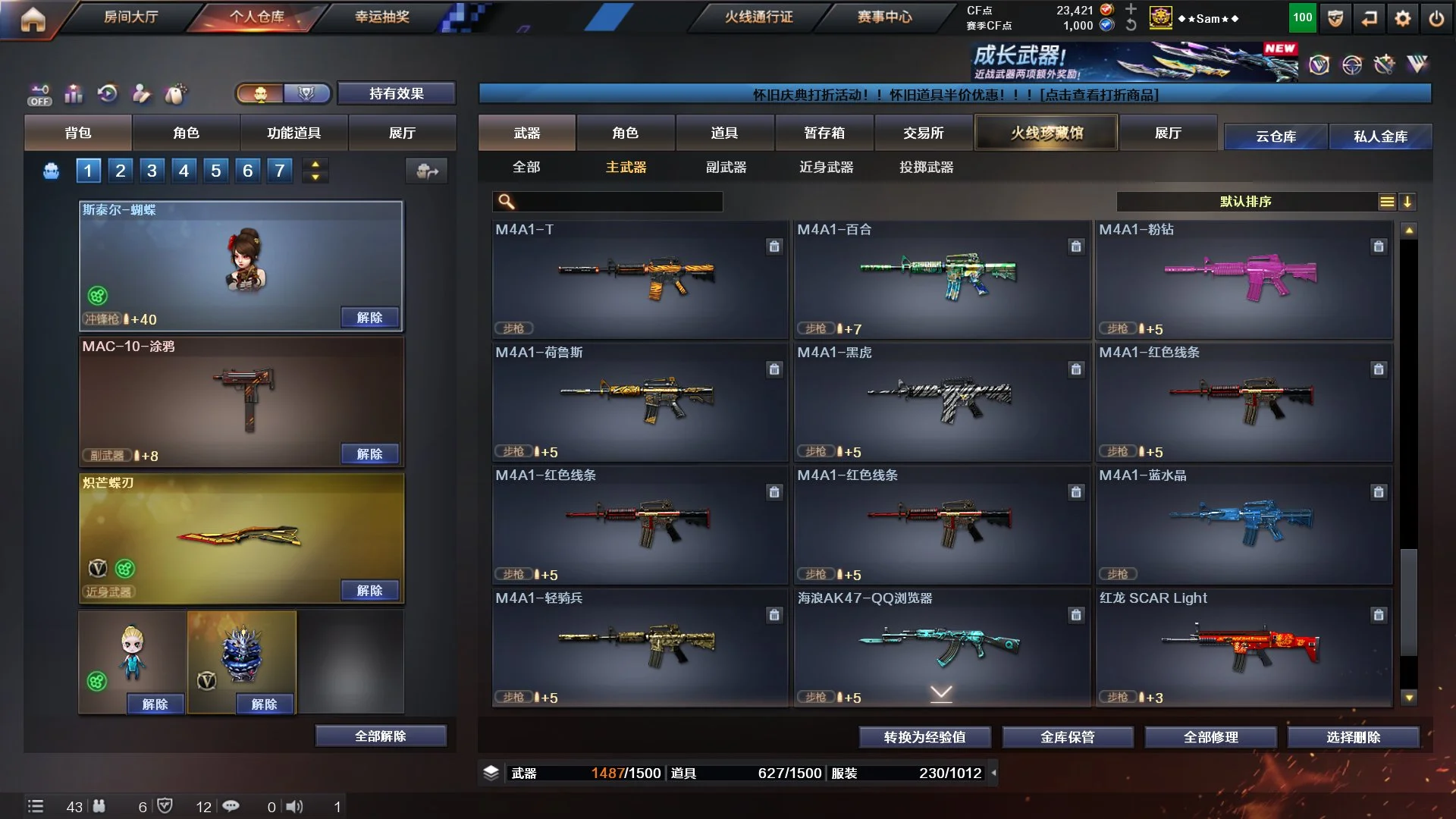Image resolution: width=1456 pixels, height=819 pixels.
Task: Open the 交易所 exchange tab
Action: (923, 133)
